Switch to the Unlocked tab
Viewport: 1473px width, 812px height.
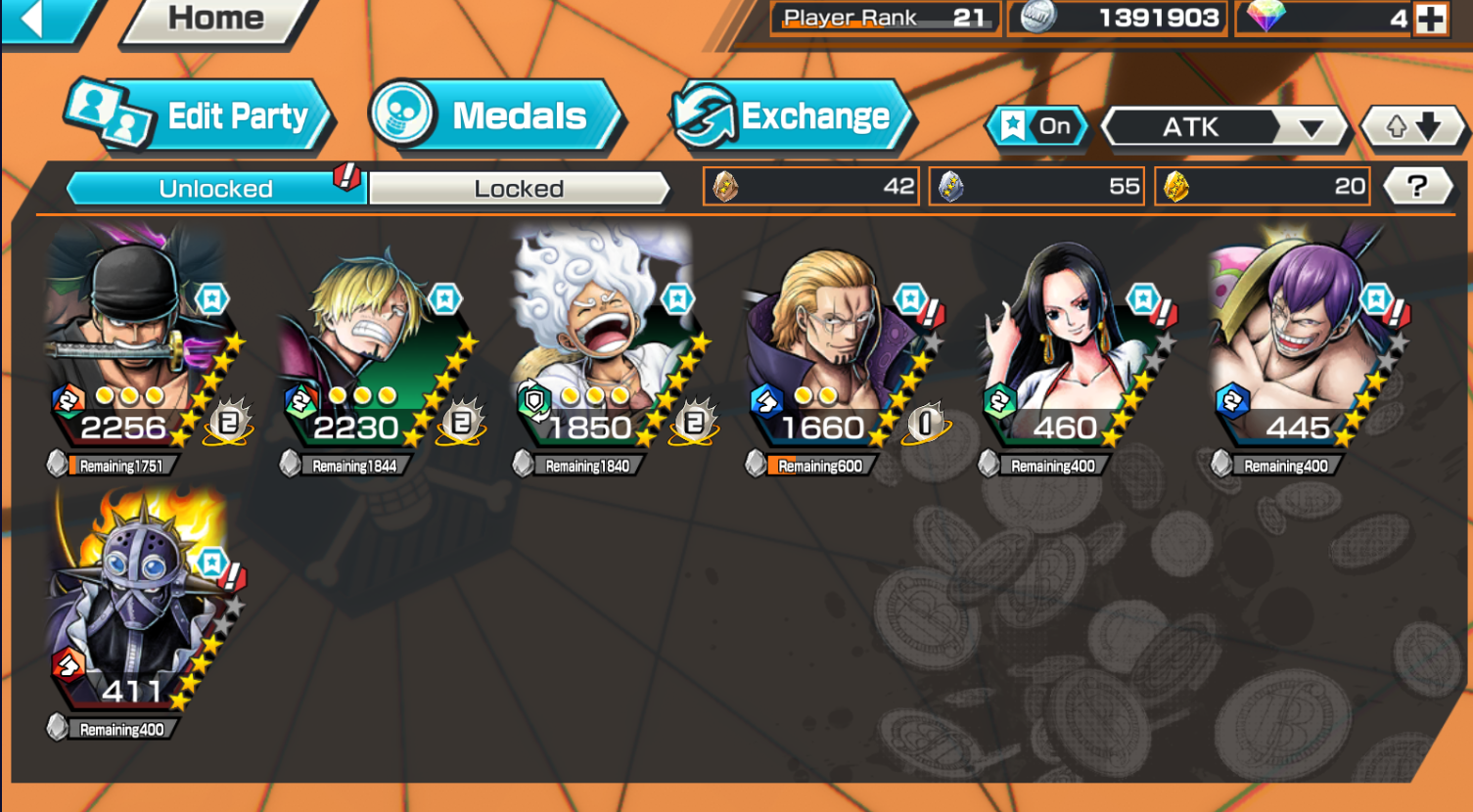click(x=214, y=189)
